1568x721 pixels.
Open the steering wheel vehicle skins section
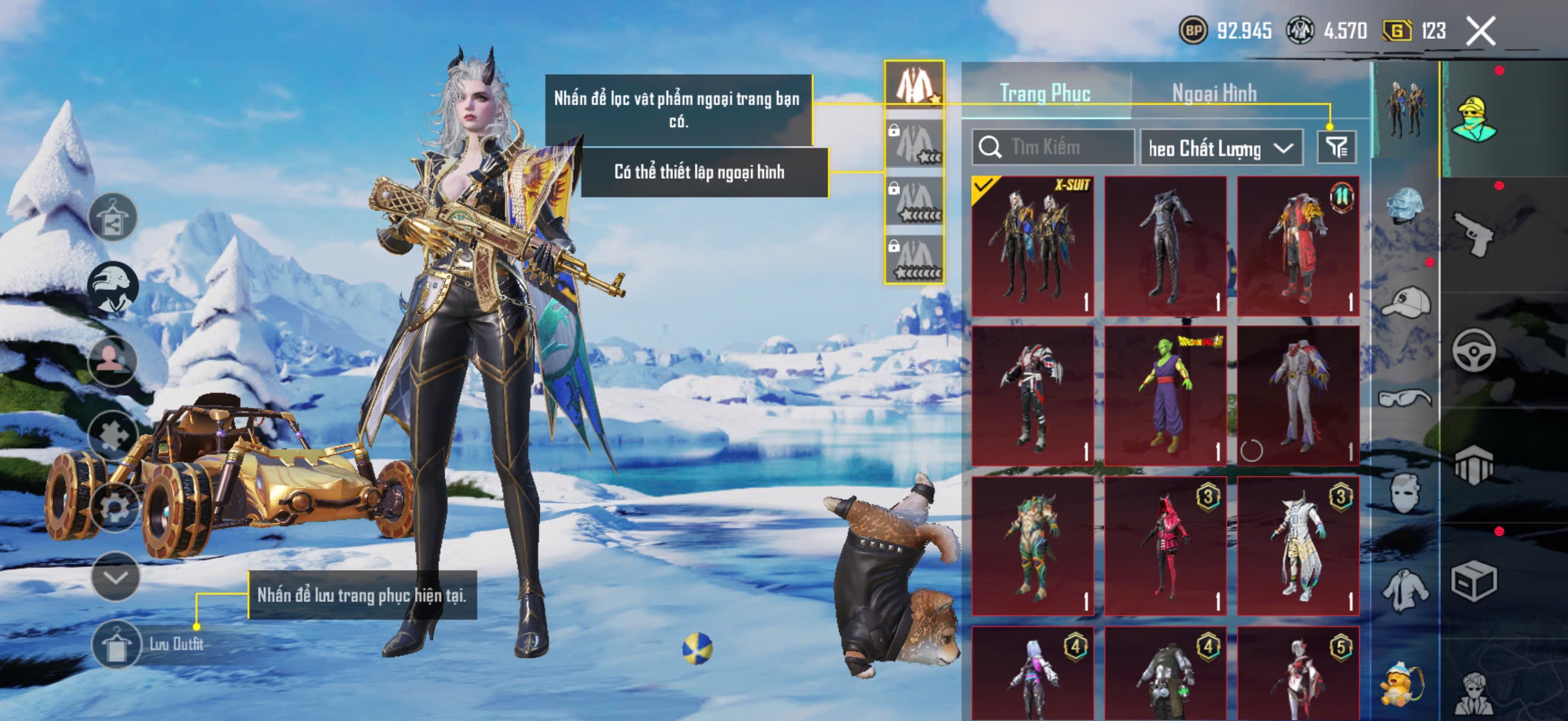coord(1473,350)
